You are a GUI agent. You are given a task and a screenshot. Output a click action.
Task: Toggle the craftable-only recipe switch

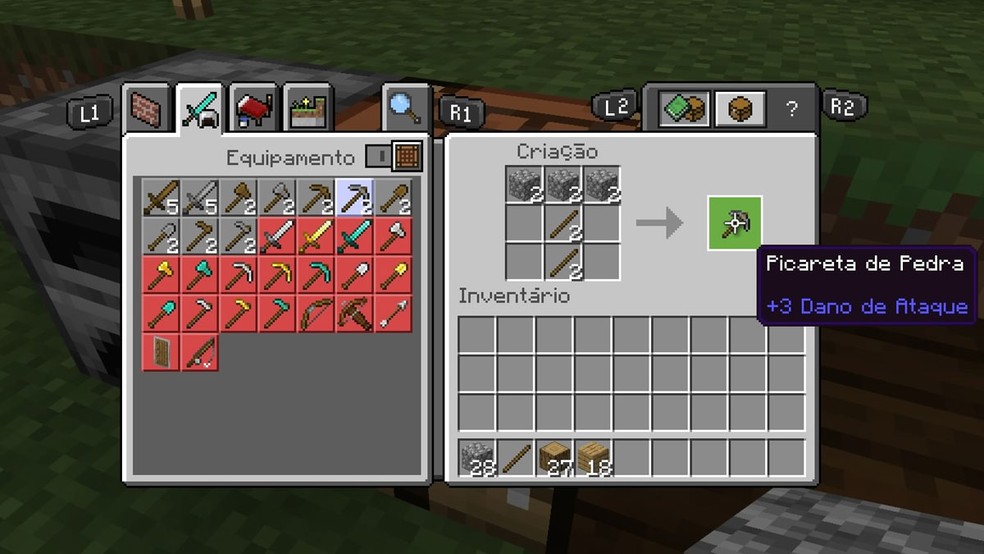[379, 157]
